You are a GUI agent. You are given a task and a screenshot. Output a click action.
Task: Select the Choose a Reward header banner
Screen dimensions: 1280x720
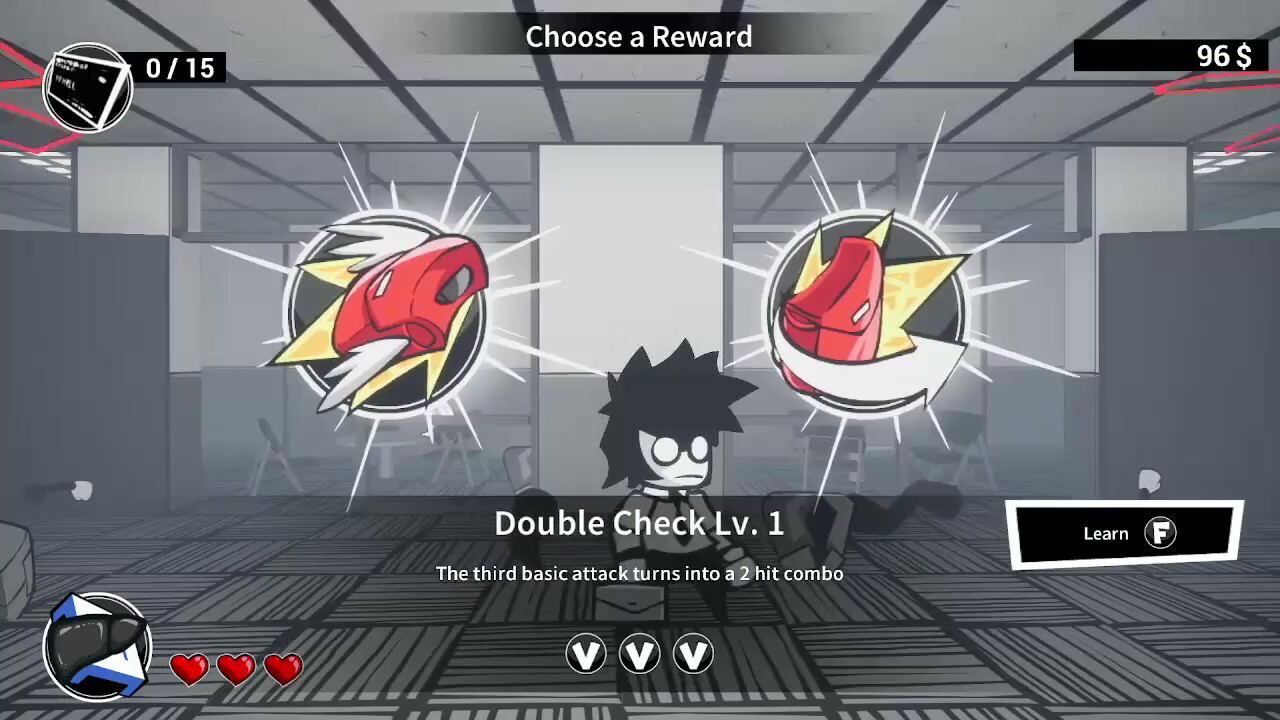(640, 37)
